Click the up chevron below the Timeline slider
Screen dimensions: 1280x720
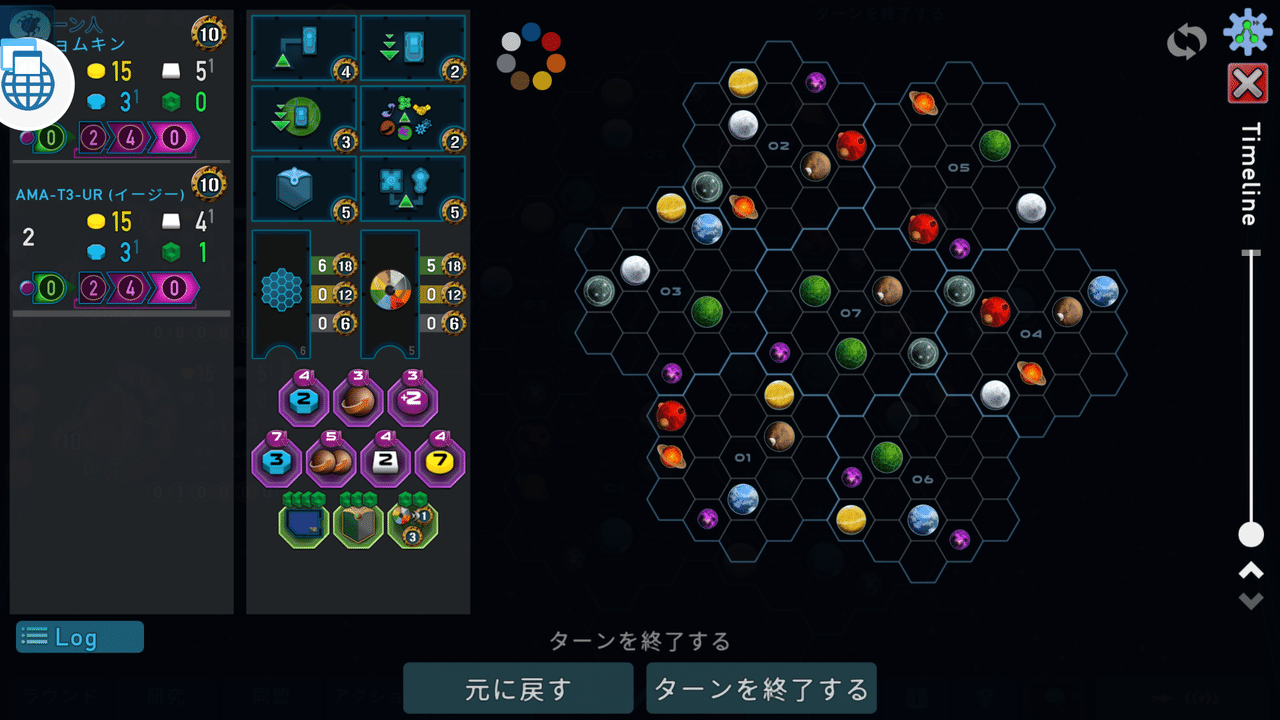[x=1253, y=570]
